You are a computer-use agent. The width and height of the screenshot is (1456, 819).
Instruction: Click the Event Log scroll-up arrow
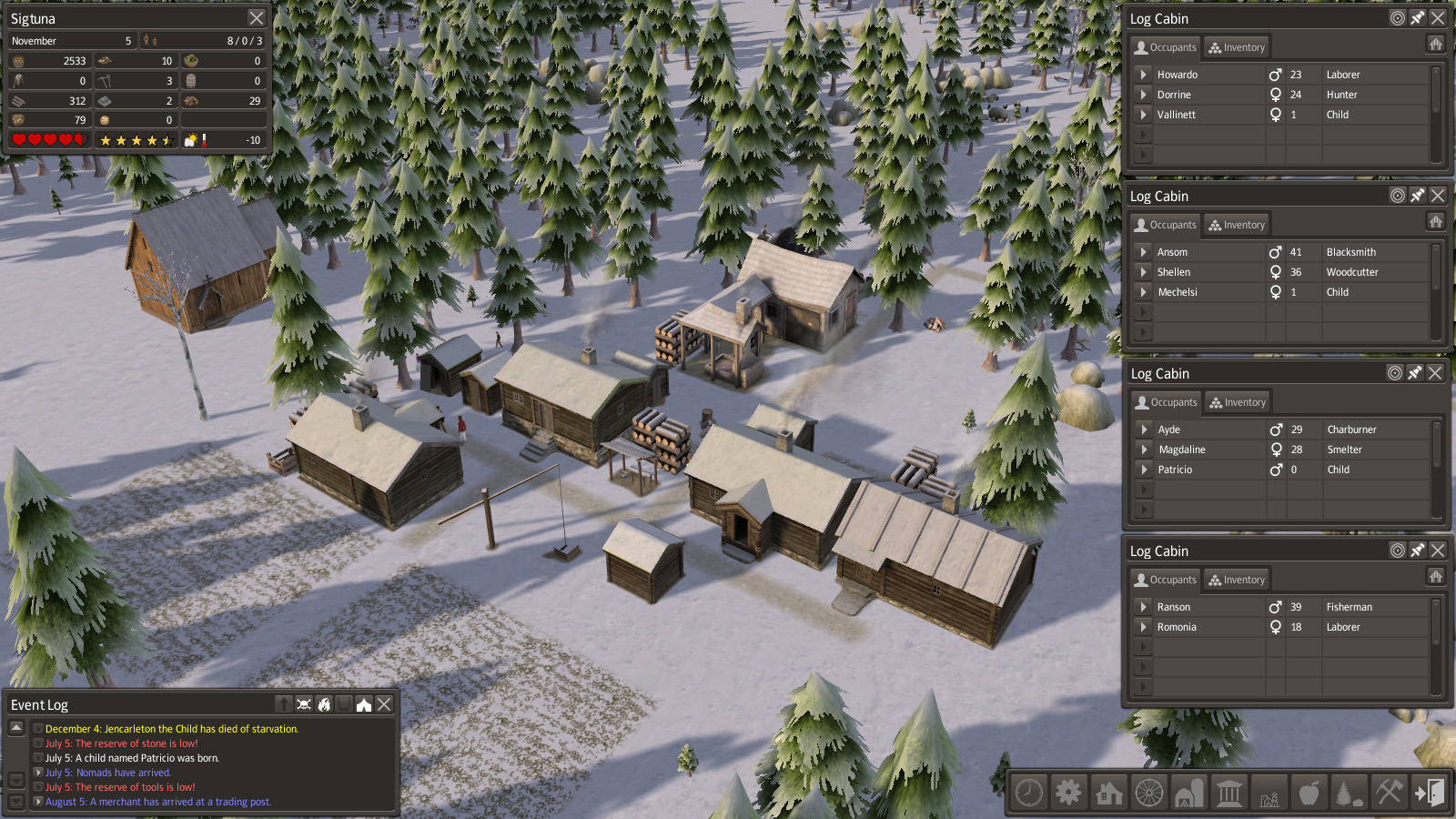(x=16, y=728)
